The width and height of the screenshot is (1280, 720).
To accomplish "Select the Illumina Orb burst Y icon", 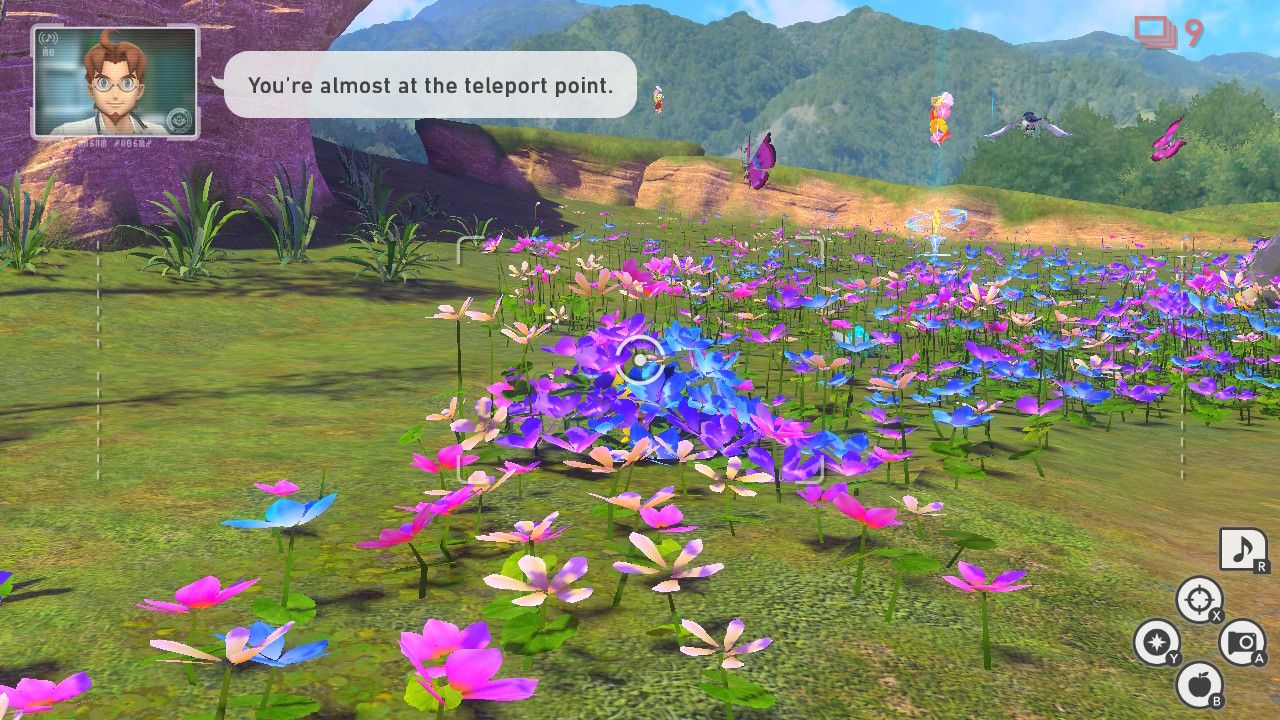I will point(1157,643).
